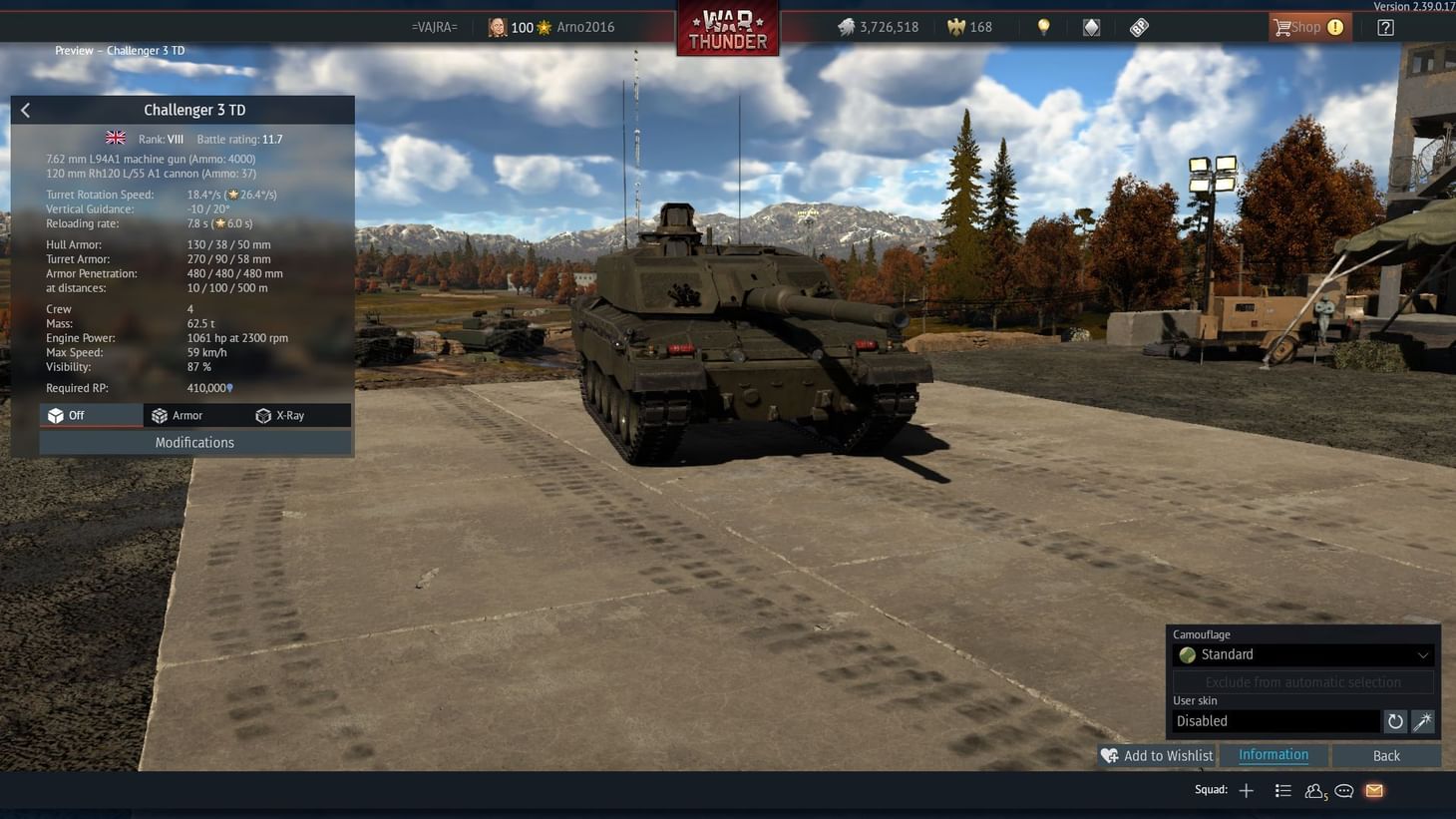Open the Battle Pass BP icon
Screen dimensions: 1456x819
coord(1138,27)
